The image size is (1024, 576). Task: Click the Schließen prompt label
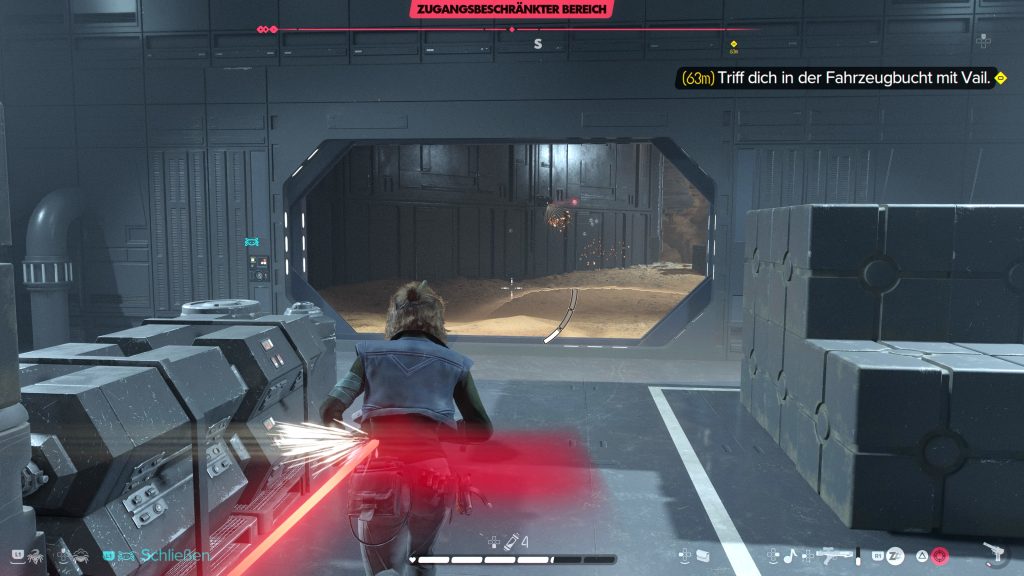click(x=175, y=555)
